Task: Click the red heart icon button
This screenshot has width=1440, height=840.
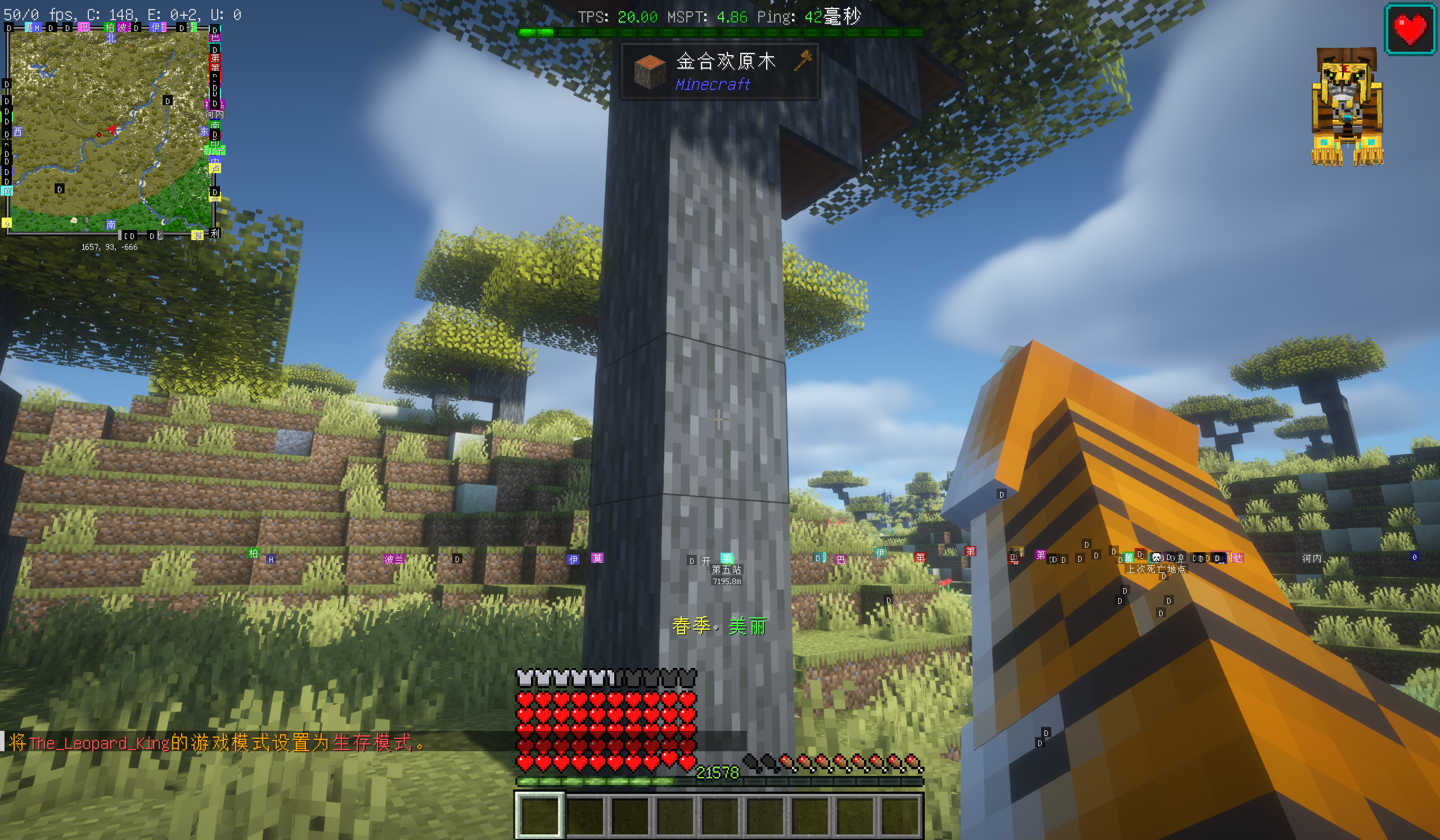Action: click(x=1410, y=29)
